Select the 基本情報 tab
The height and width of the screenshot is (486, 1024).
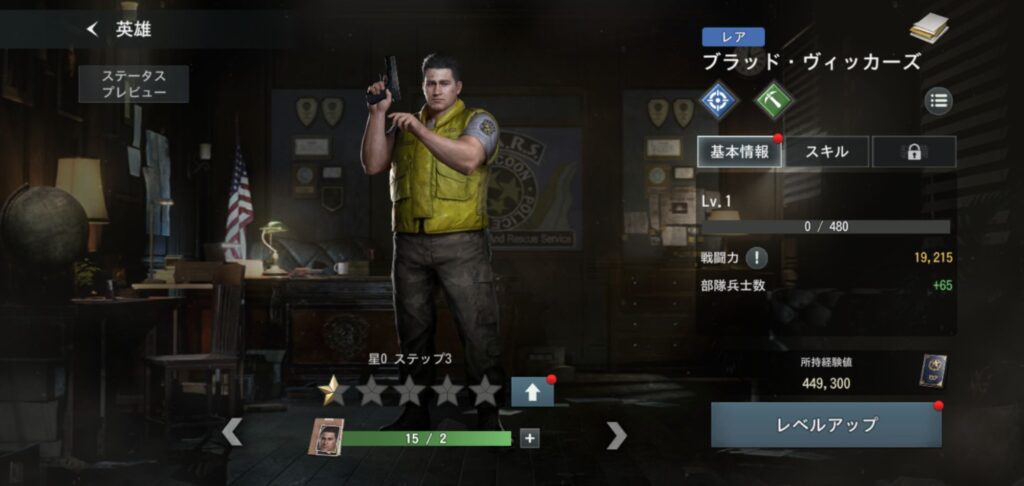pos(740,152)
